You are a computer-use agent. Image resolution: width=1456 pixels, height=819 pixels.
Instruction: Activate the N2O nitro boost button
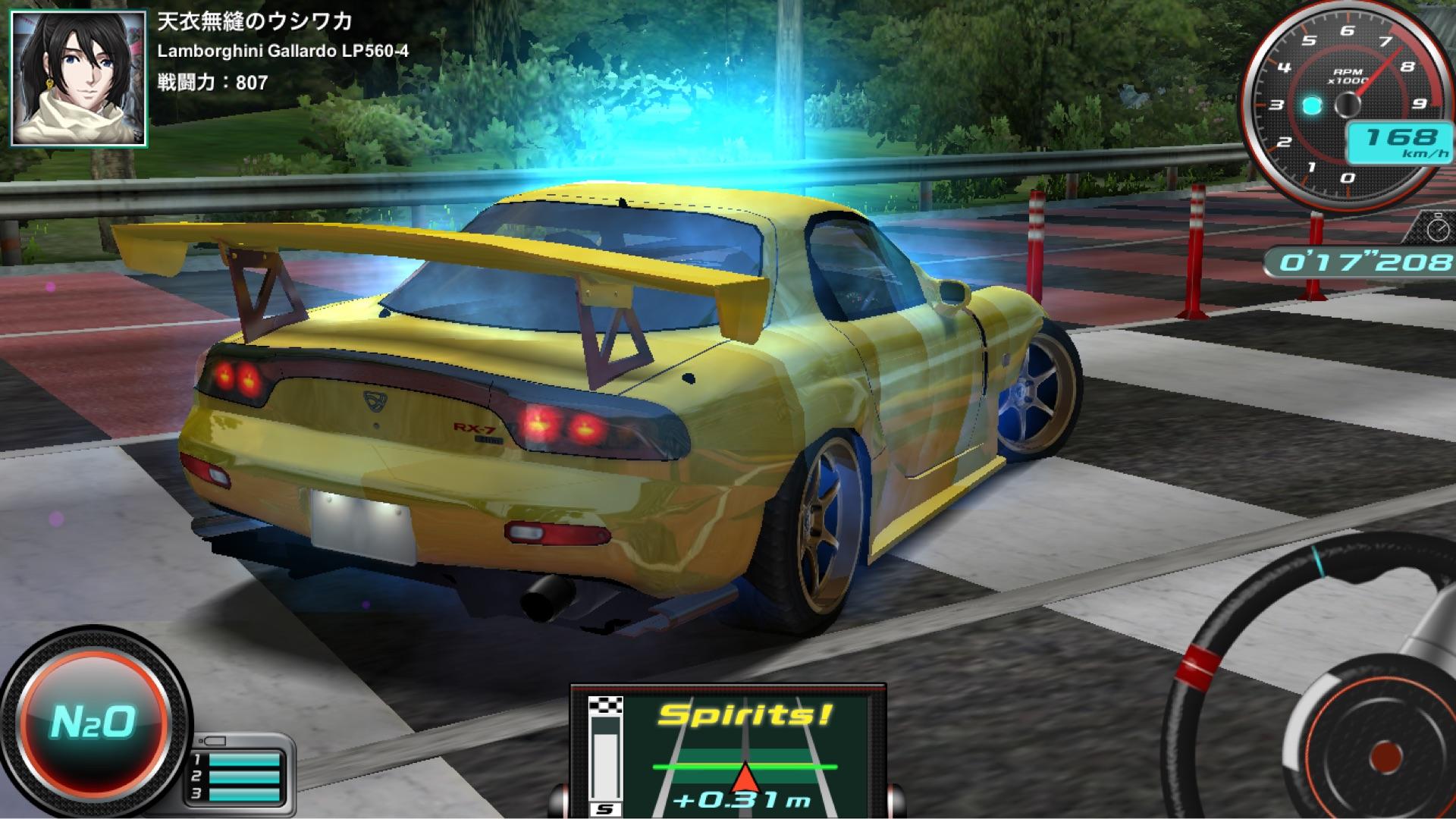[x=93, y=722]
